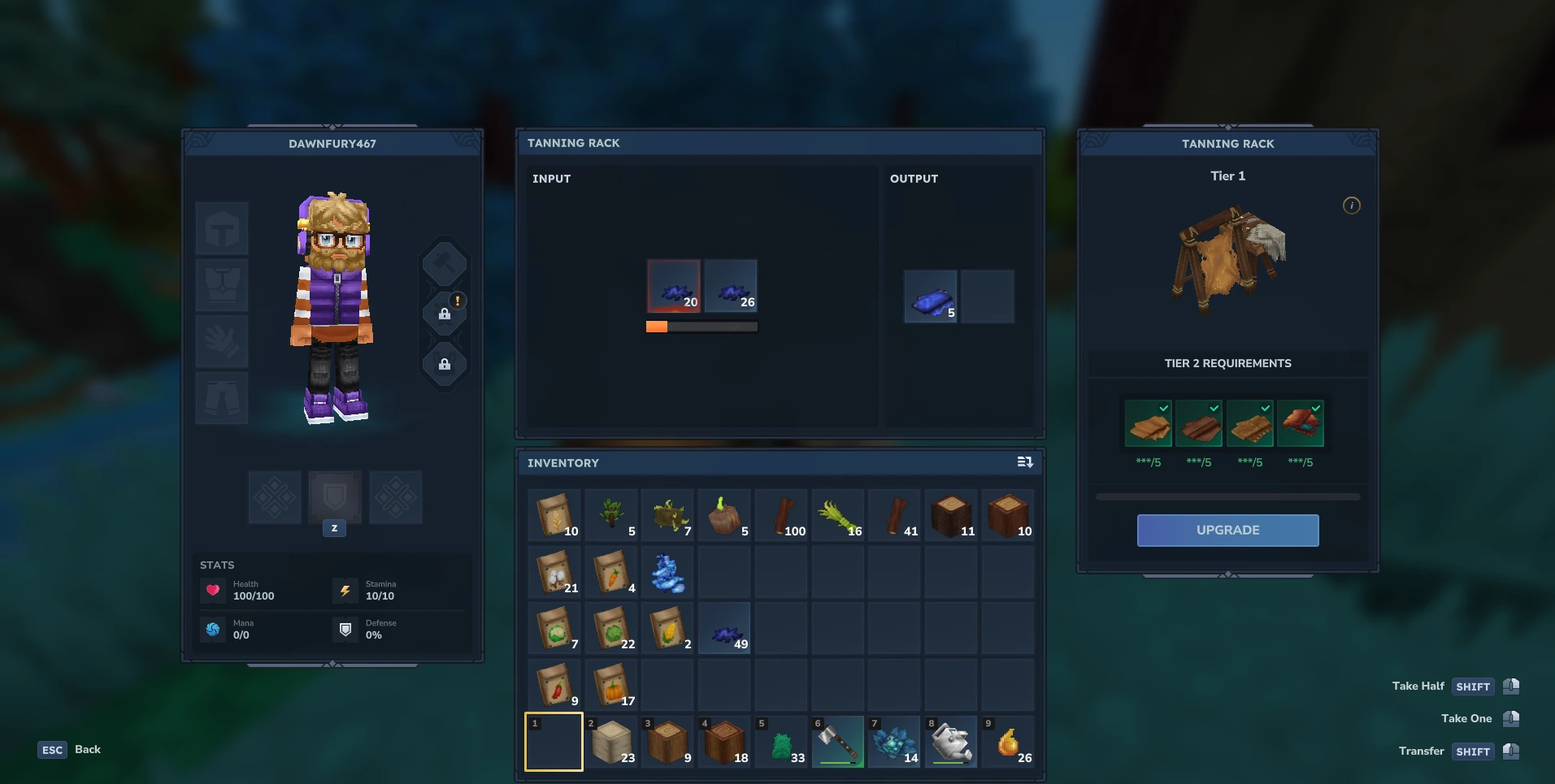Viewport: 1555px width, 784px height.
Task: Select the pumpkin seeds pouch
Action: click(x=610, y=685)
